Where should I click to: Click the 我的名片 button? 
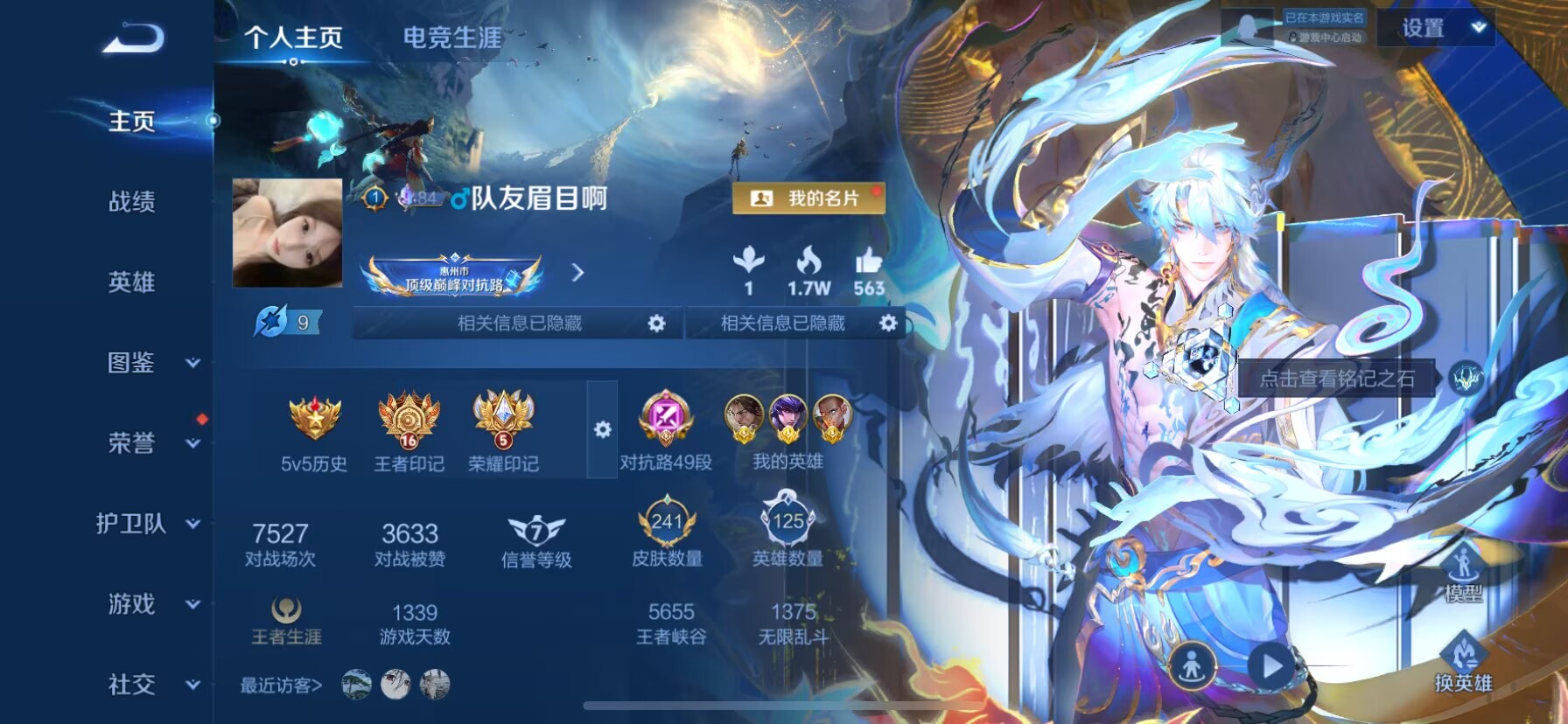point(809,198)
